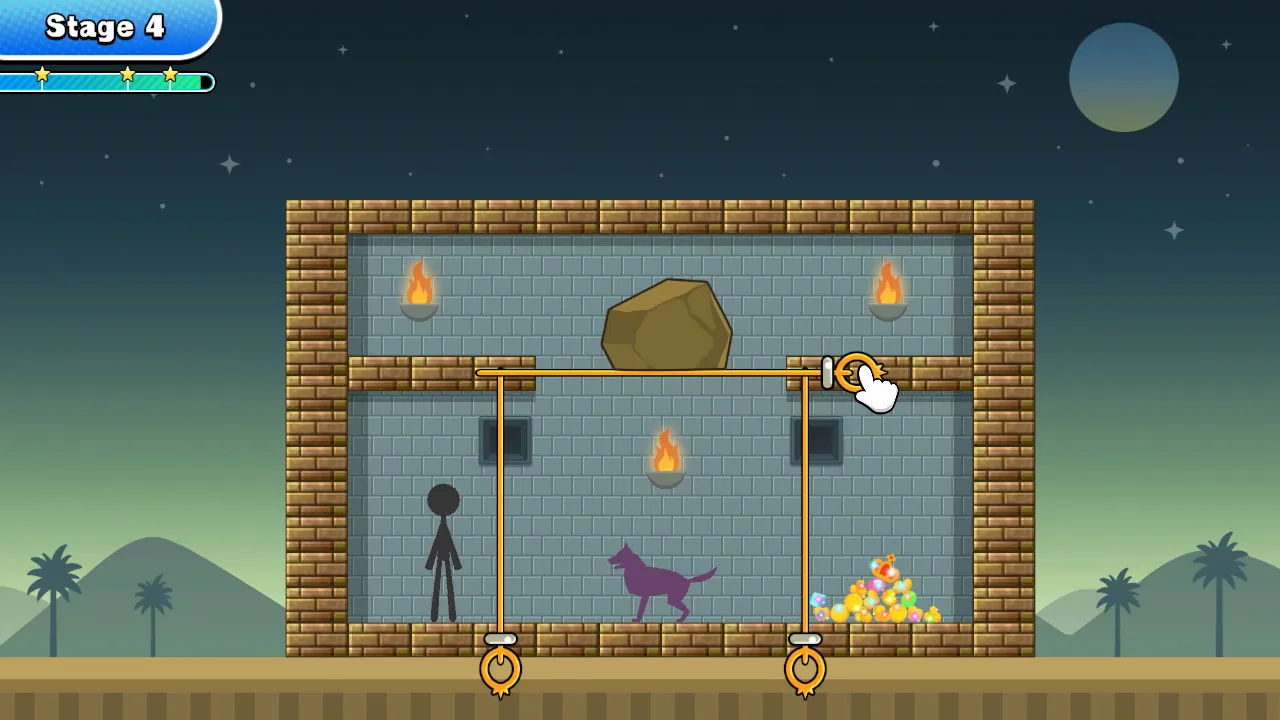Select the first star on the progress bar
The image size is (1280, 720).
42,72
